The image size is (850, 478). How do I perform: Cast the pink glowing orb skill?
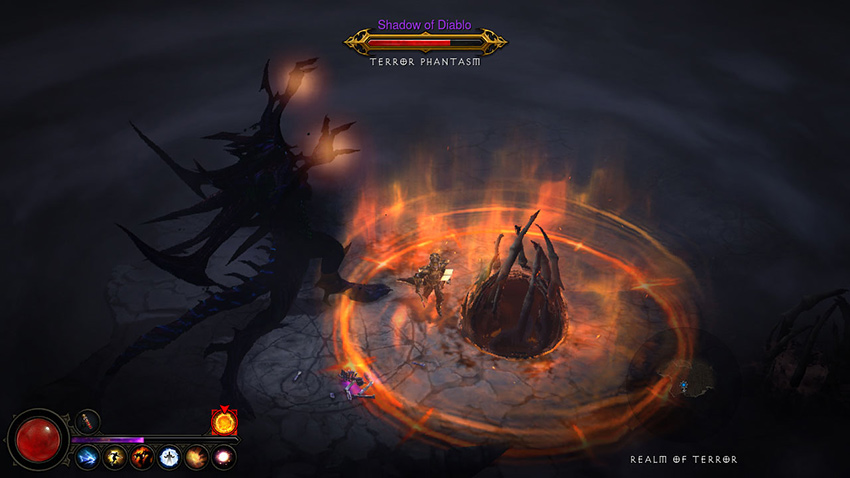pyautogui.click(x=222, y=457)
